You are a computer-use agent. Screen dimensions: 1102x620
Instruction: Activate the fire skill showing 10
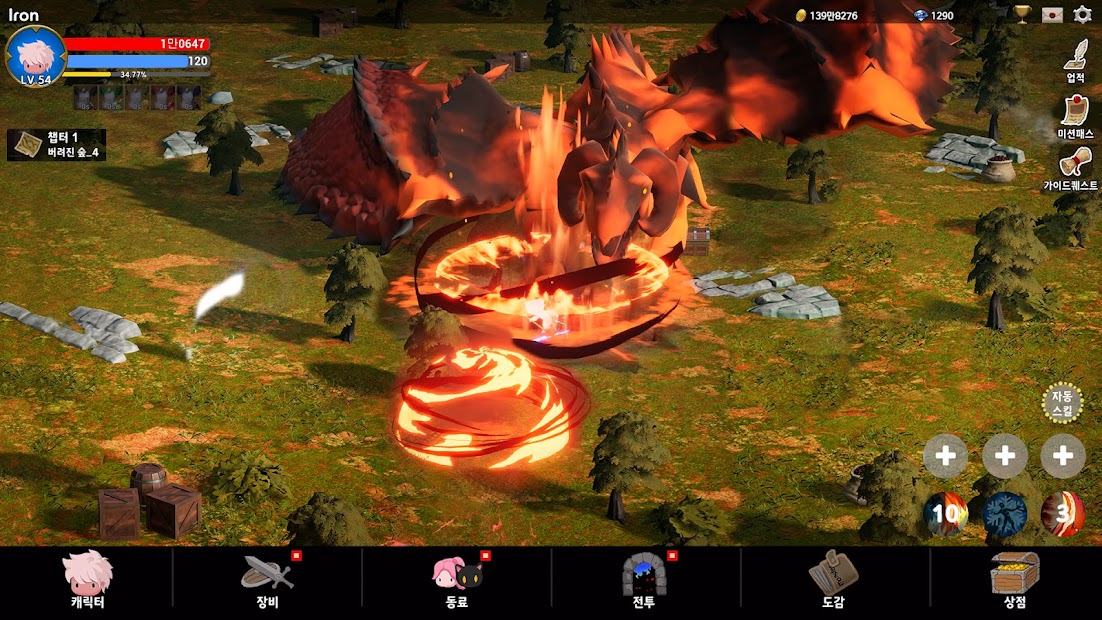pos(945,514)
